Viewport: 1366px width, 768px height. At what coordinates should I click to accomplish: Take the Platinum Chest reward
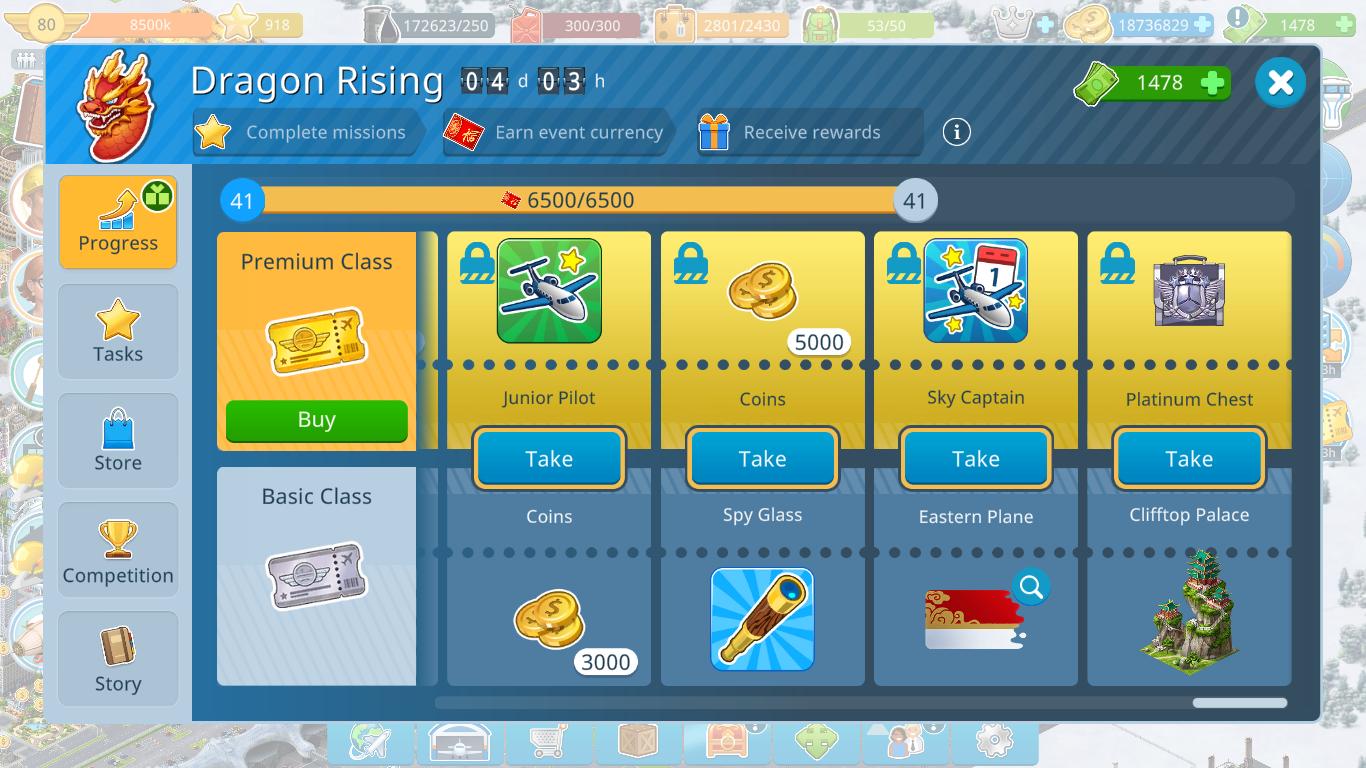(1188, 459)
